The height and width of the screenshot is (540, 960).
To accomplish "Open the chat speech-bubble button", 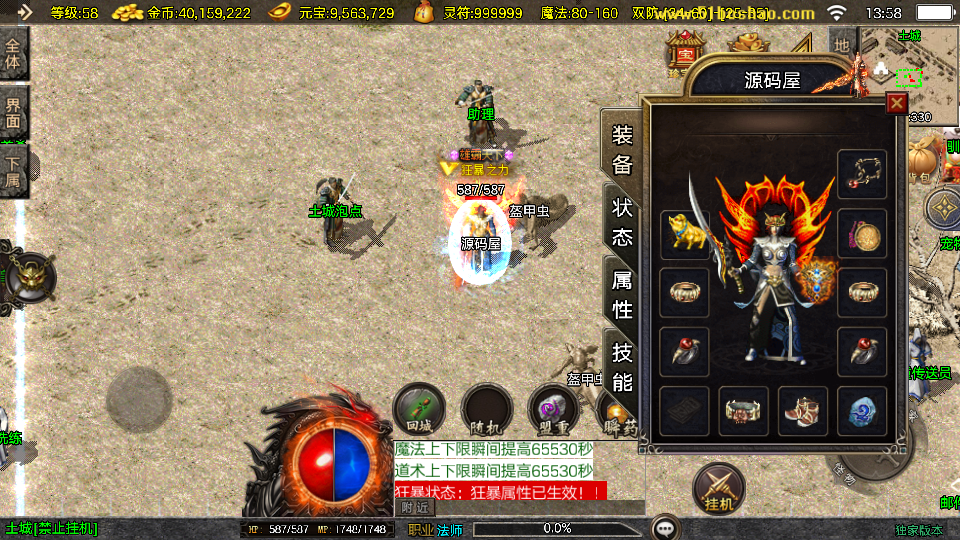I will [x=665, y=528].
